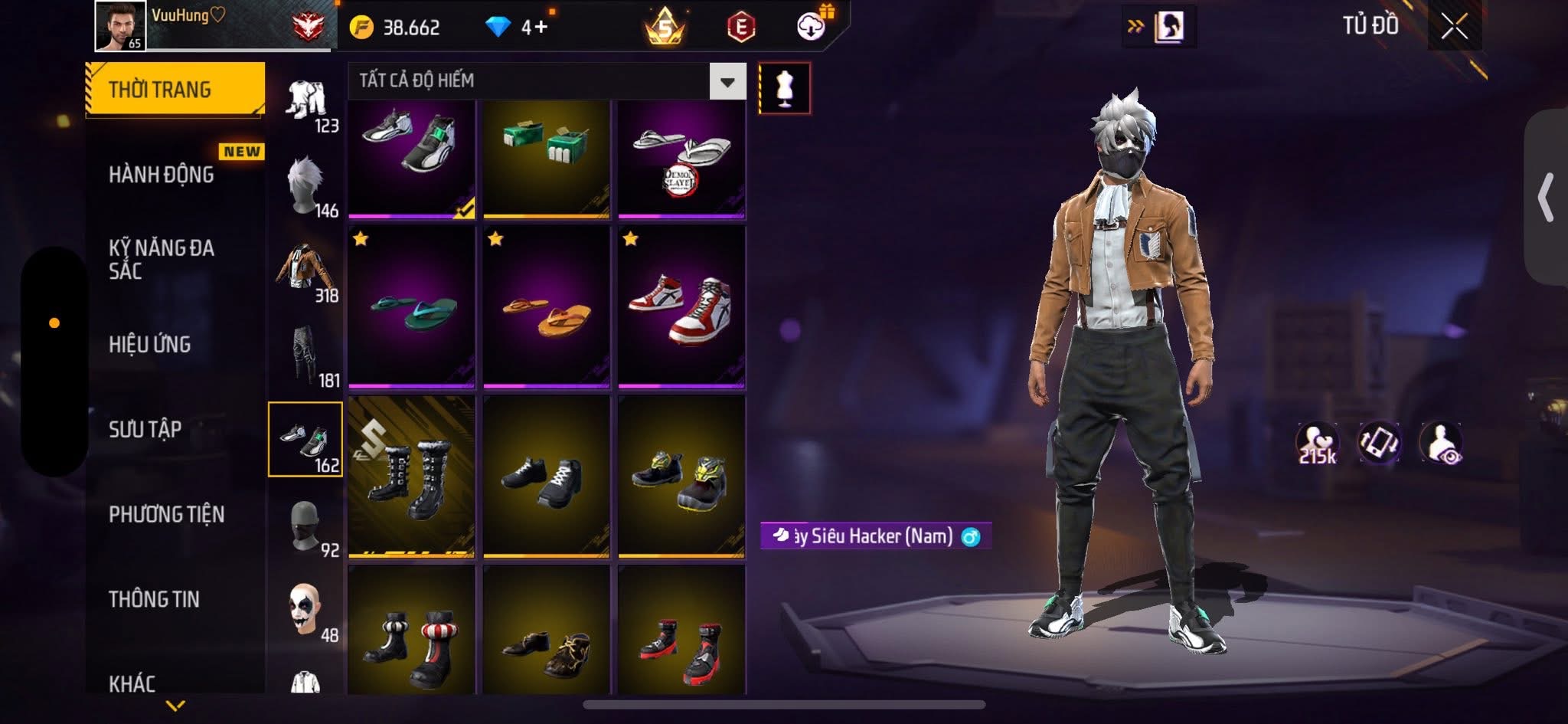Screen dimensions: 1568x724
Task: Select the Hiệu Ứng tab
Action: coord(150,345)
